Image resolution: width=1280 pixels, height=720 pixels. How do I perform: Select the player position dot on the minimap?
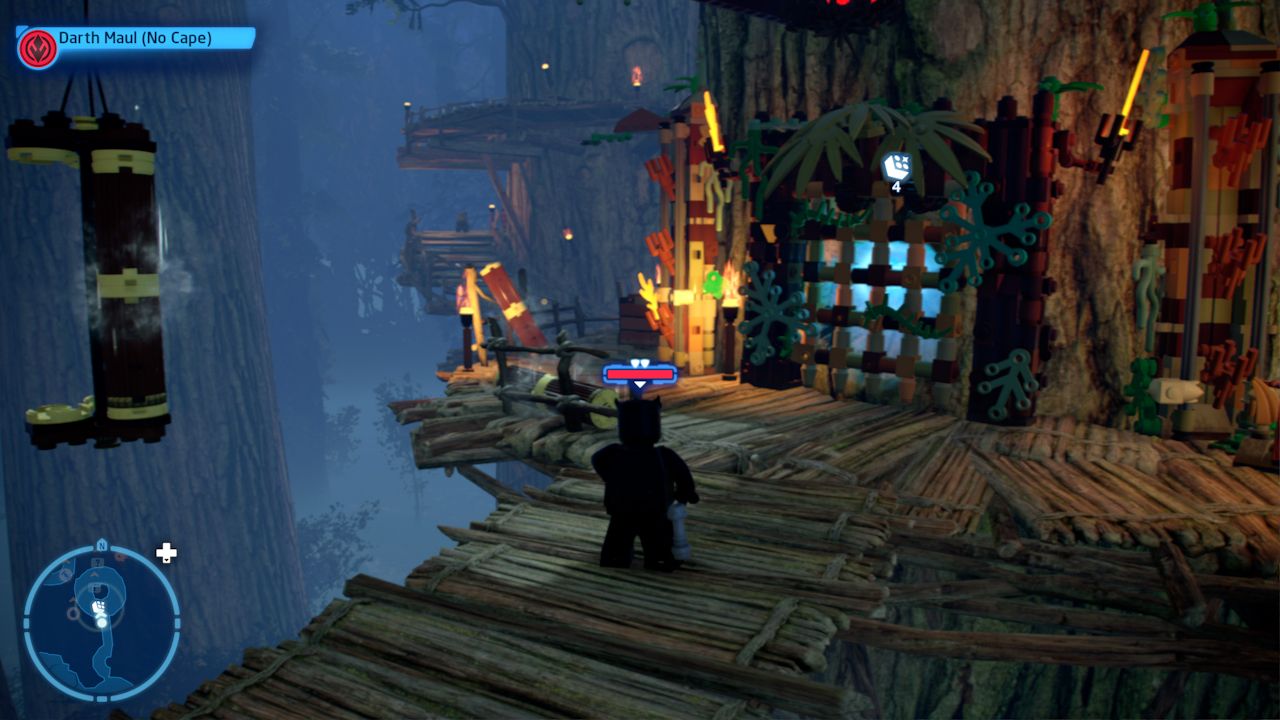101,622
